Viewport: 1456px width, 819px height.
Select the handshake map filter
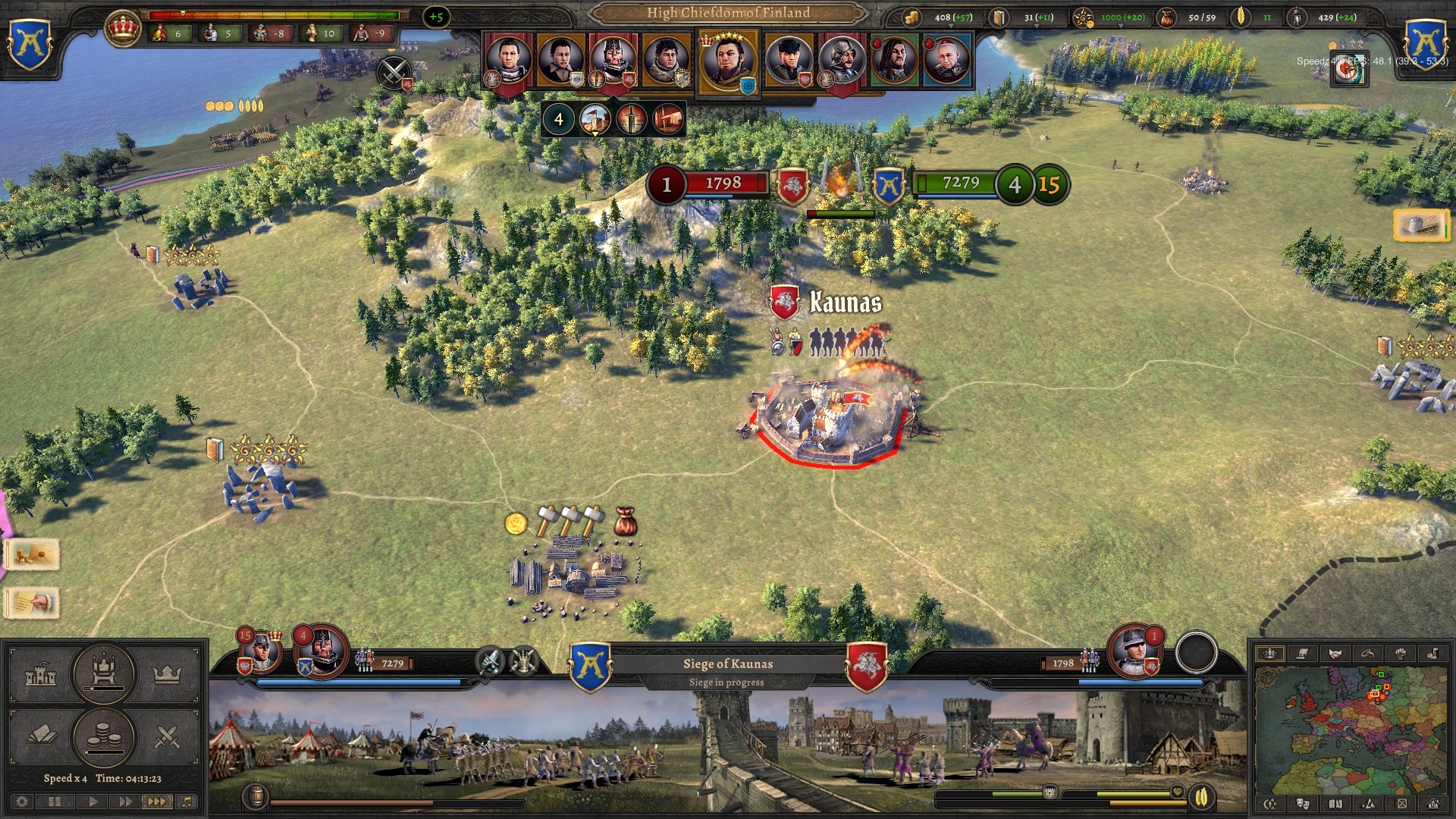1335,654
